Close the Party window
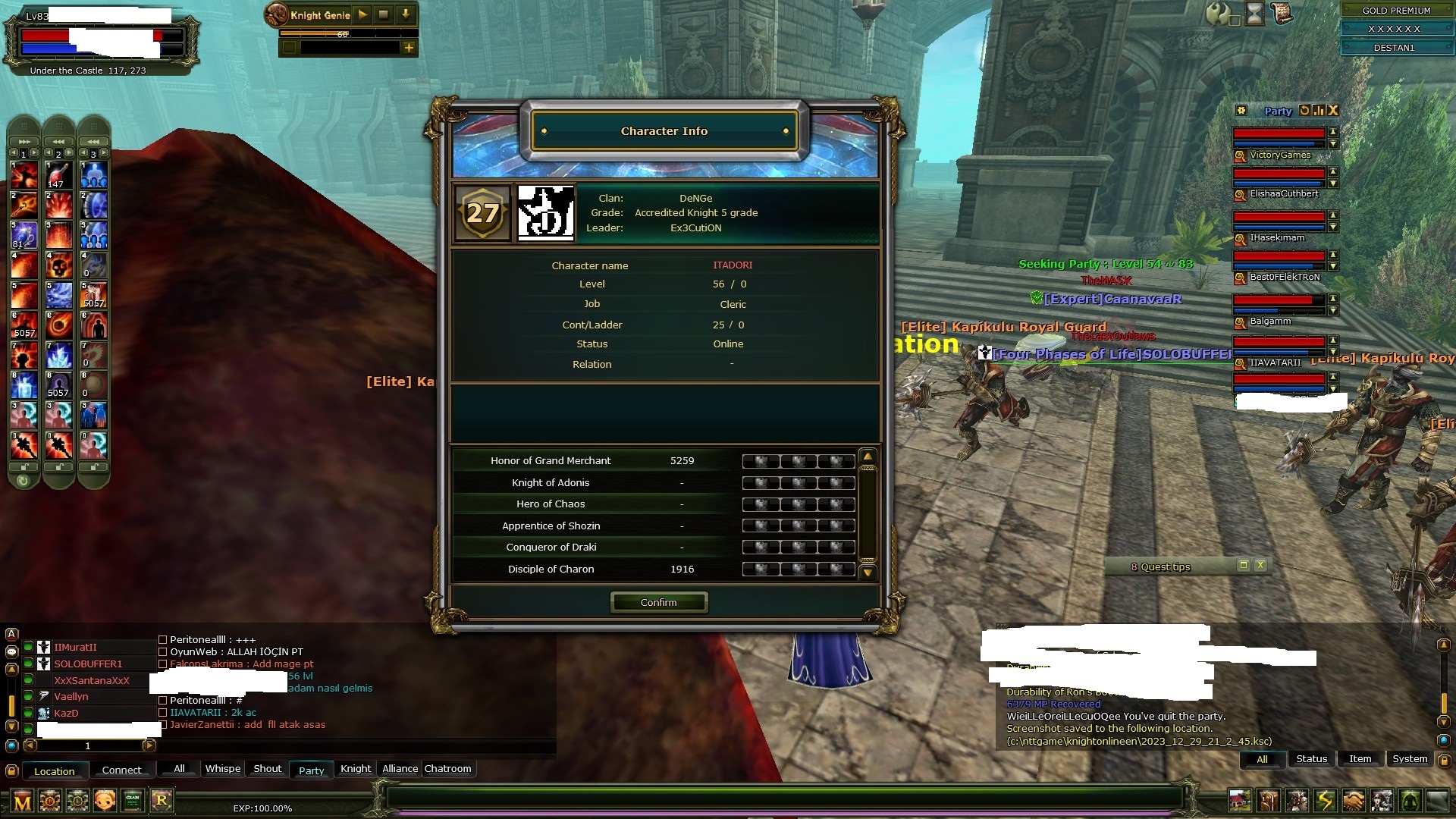The image size is (1456, 819). coord(1333,111)
